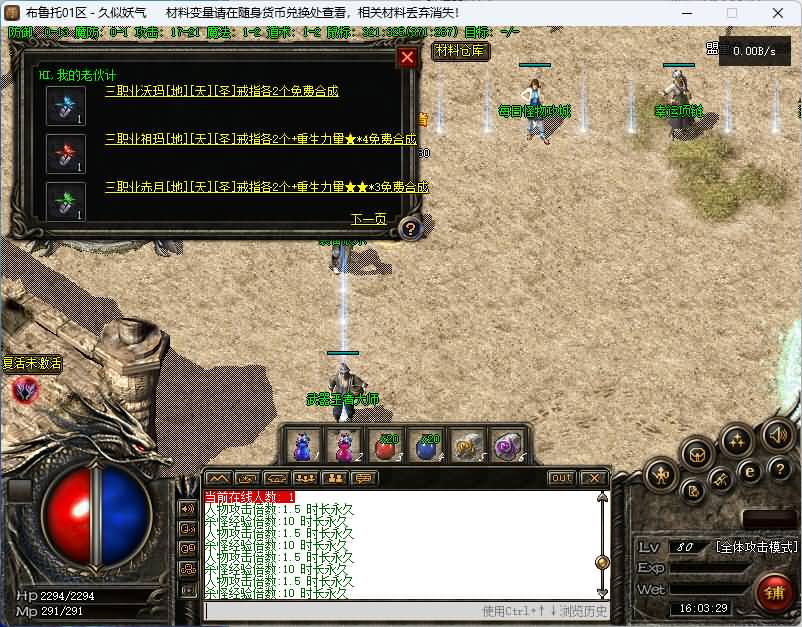Focus the chat text input field
Viewport: 802px width, 627px height.
click(340, 610)
